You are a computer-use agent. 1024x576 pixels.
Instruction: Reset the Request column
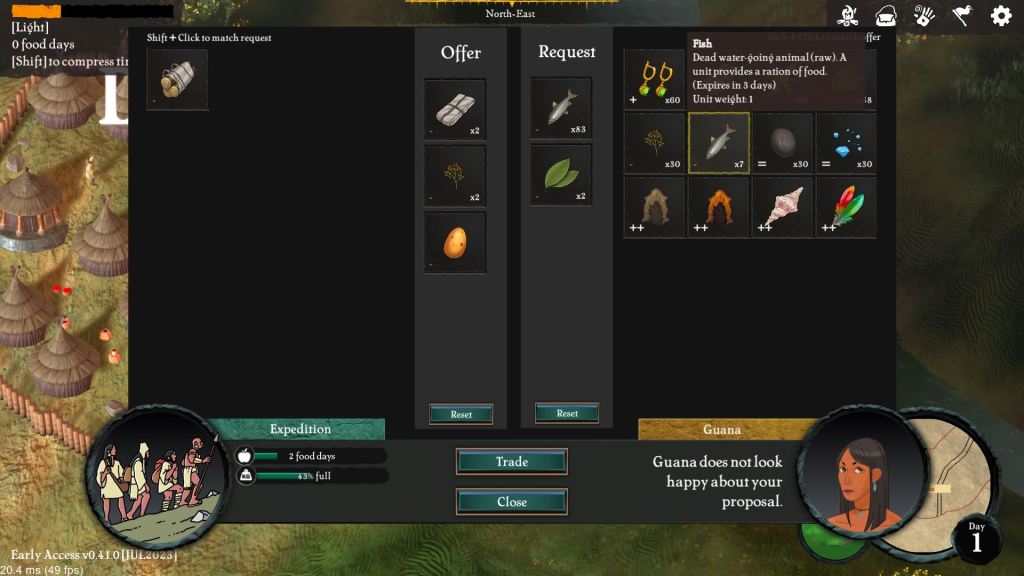coord(567,413)
